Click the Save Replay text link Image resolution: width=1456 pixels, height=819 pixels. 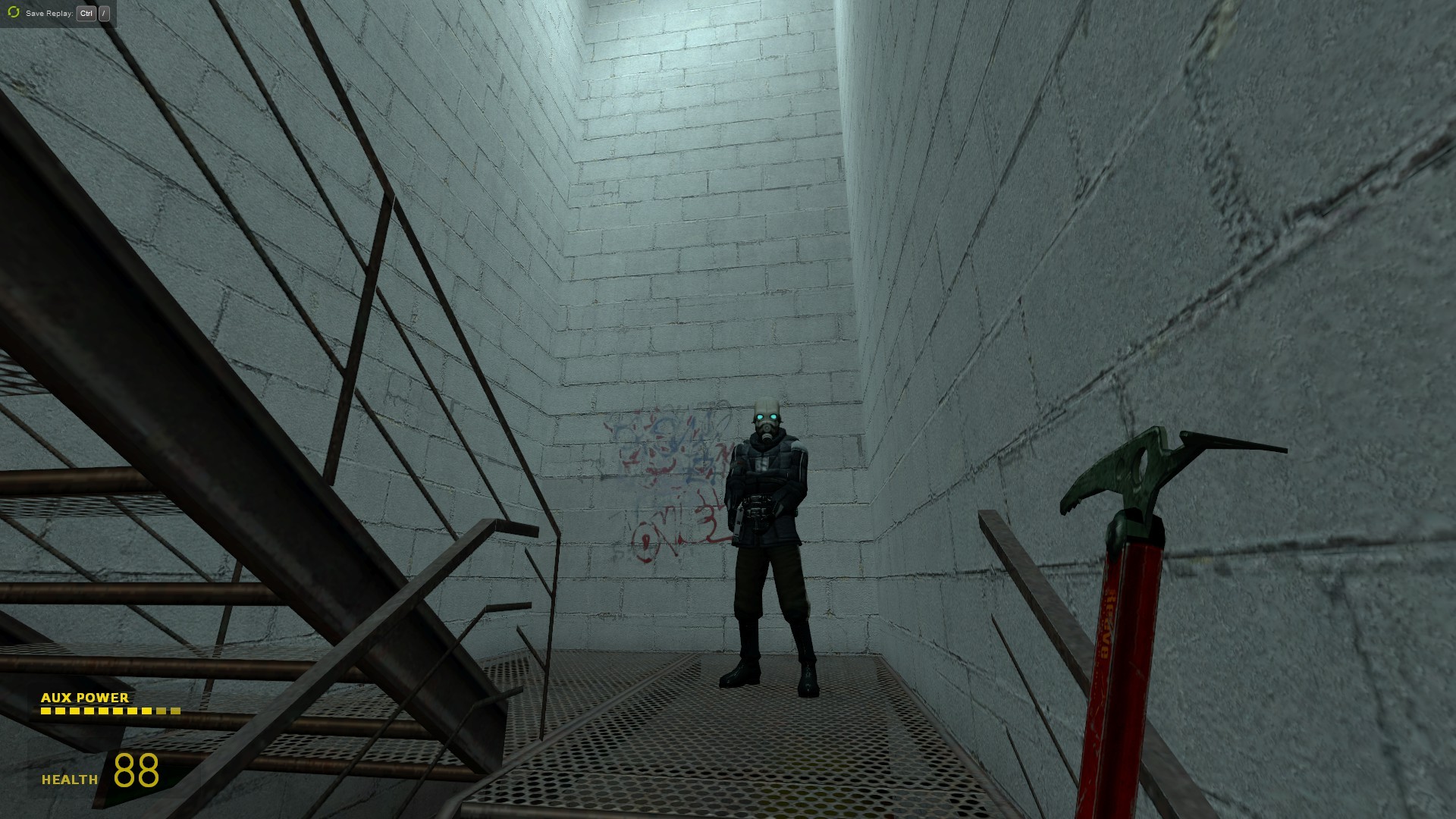(x=49, y=13)
